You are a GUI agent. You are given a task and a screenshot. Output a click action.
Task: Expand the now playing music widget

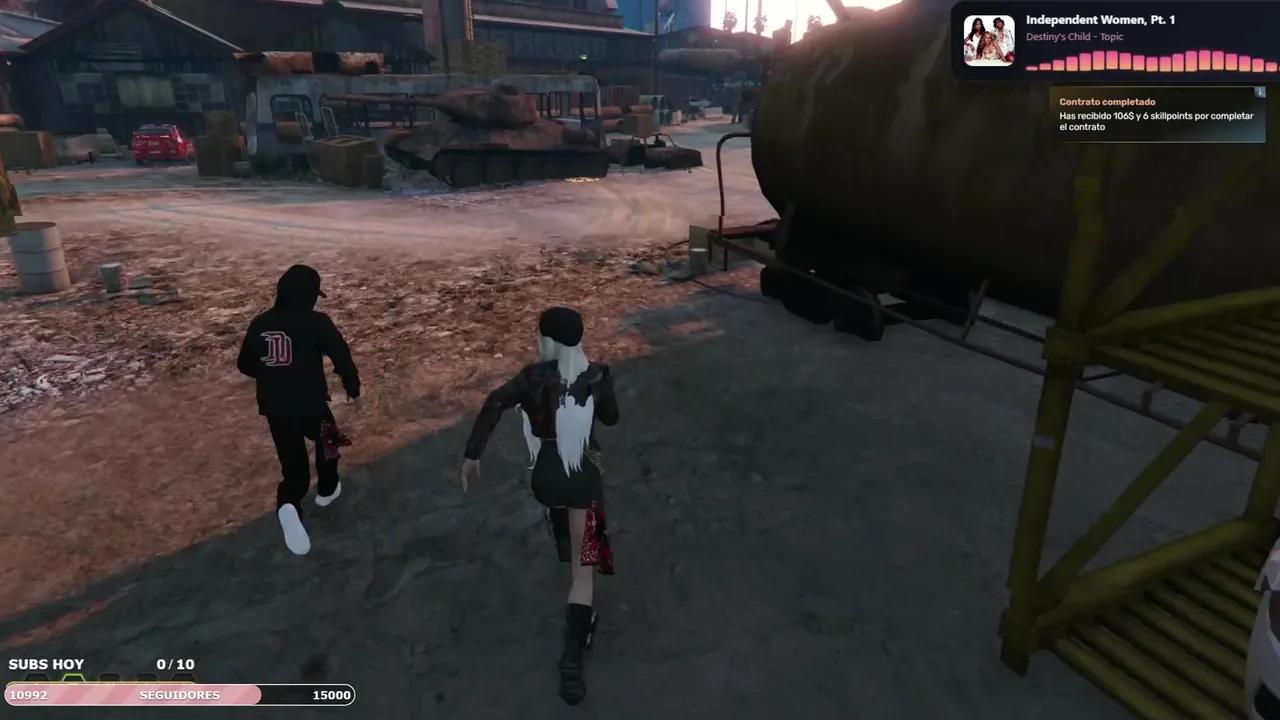1110,40
